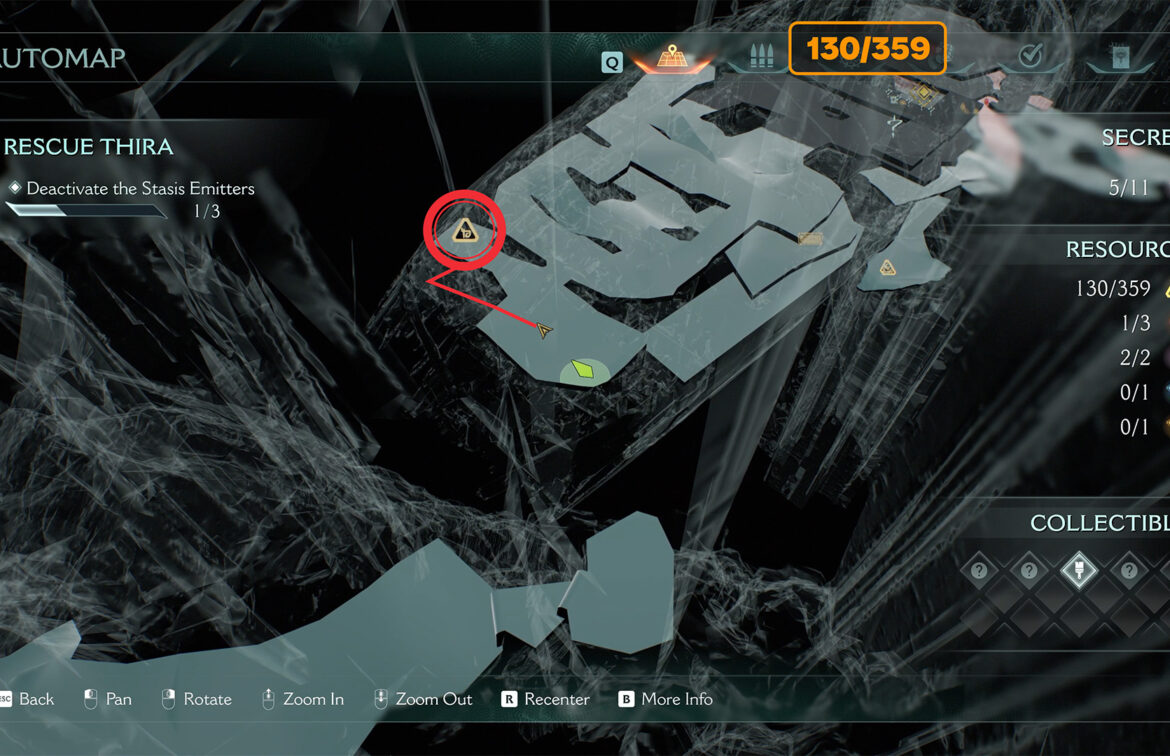This screenshot has width=1170, height=756.
Task: Open More Info in the bottom bar
Action: click(665, 699)
